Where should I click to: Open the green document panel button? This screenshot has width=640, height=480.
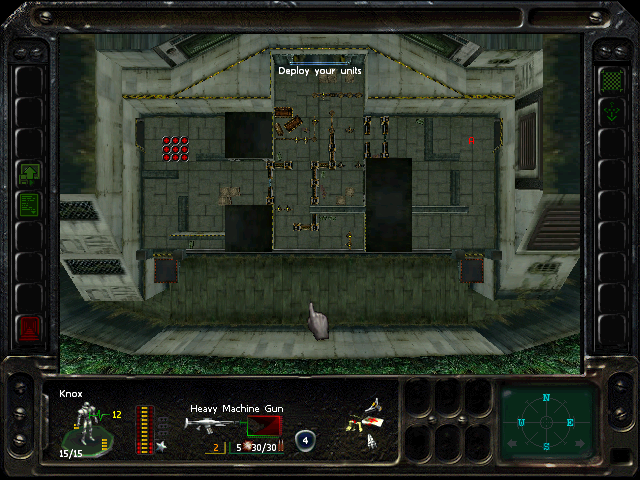[29, 204]
